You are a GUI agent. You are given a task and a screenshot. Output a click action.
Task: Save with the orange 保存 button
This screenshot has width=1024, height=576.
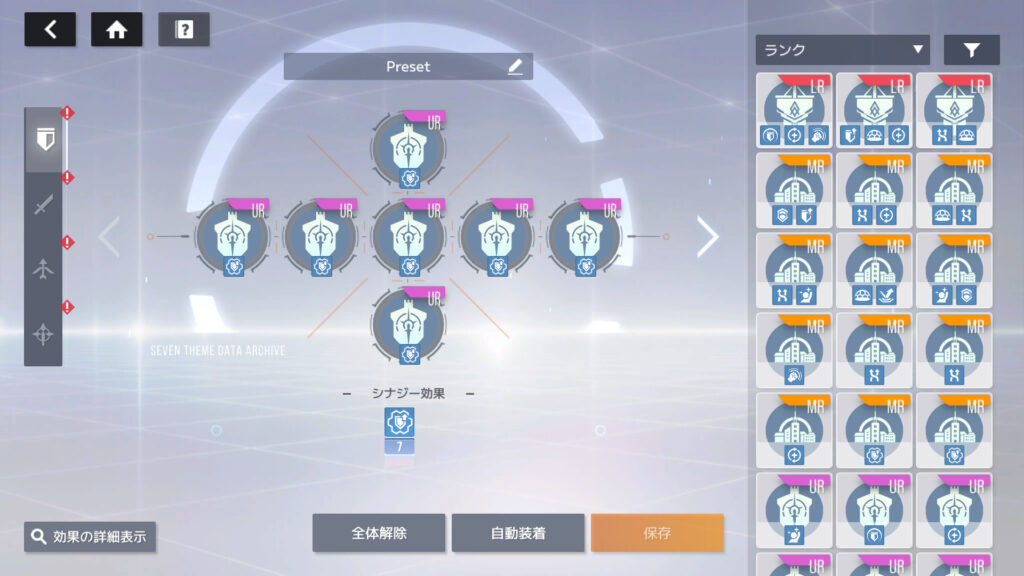click(657, 533)
